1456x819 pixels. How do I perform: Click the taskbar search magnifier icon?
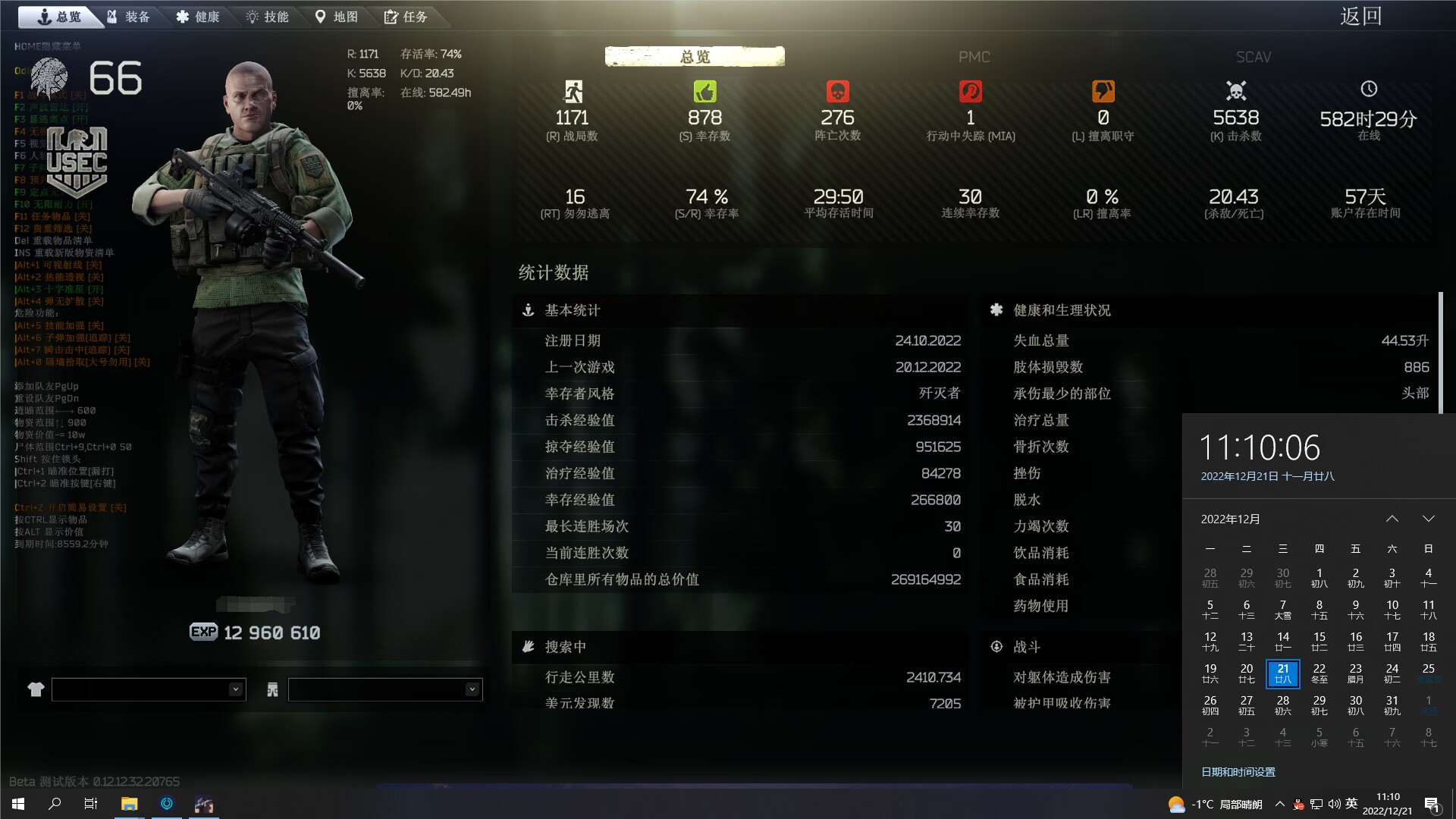coord(55,804)
